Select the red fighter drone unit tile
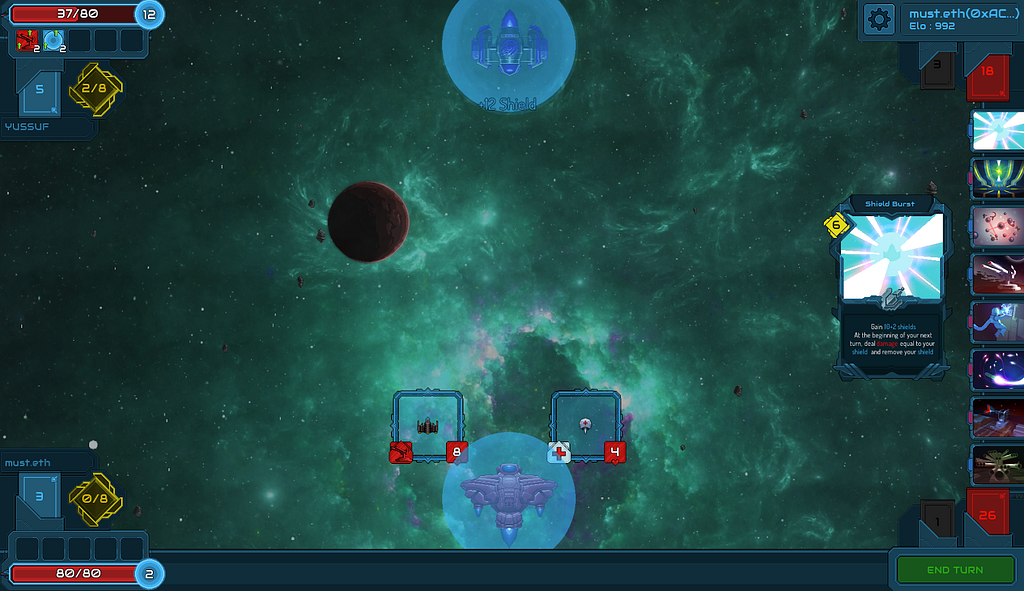Screen dimensions: 1024x591 point(428,425)
